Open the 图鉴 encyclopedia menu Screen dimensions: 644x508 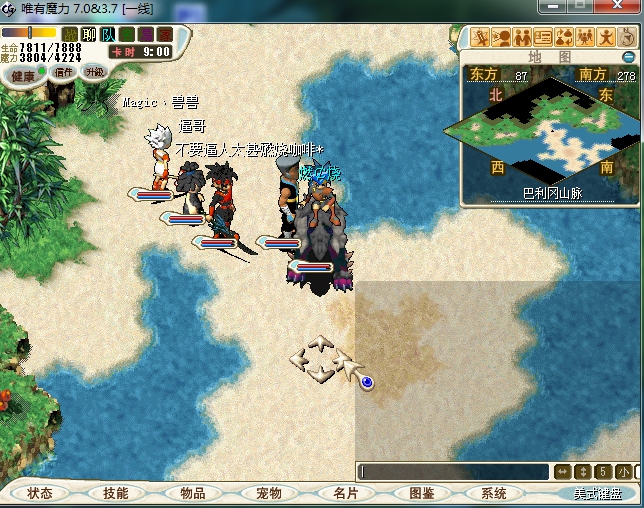pyautogui.click(x=421, y=493)
